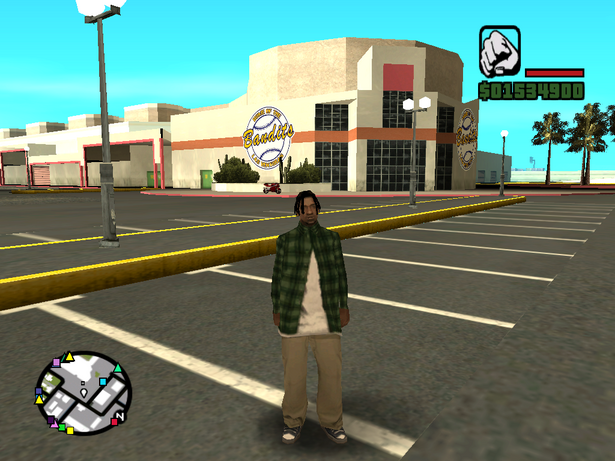Click the red square blip on radar
615x461 pixels.
[x=114, y=422]
